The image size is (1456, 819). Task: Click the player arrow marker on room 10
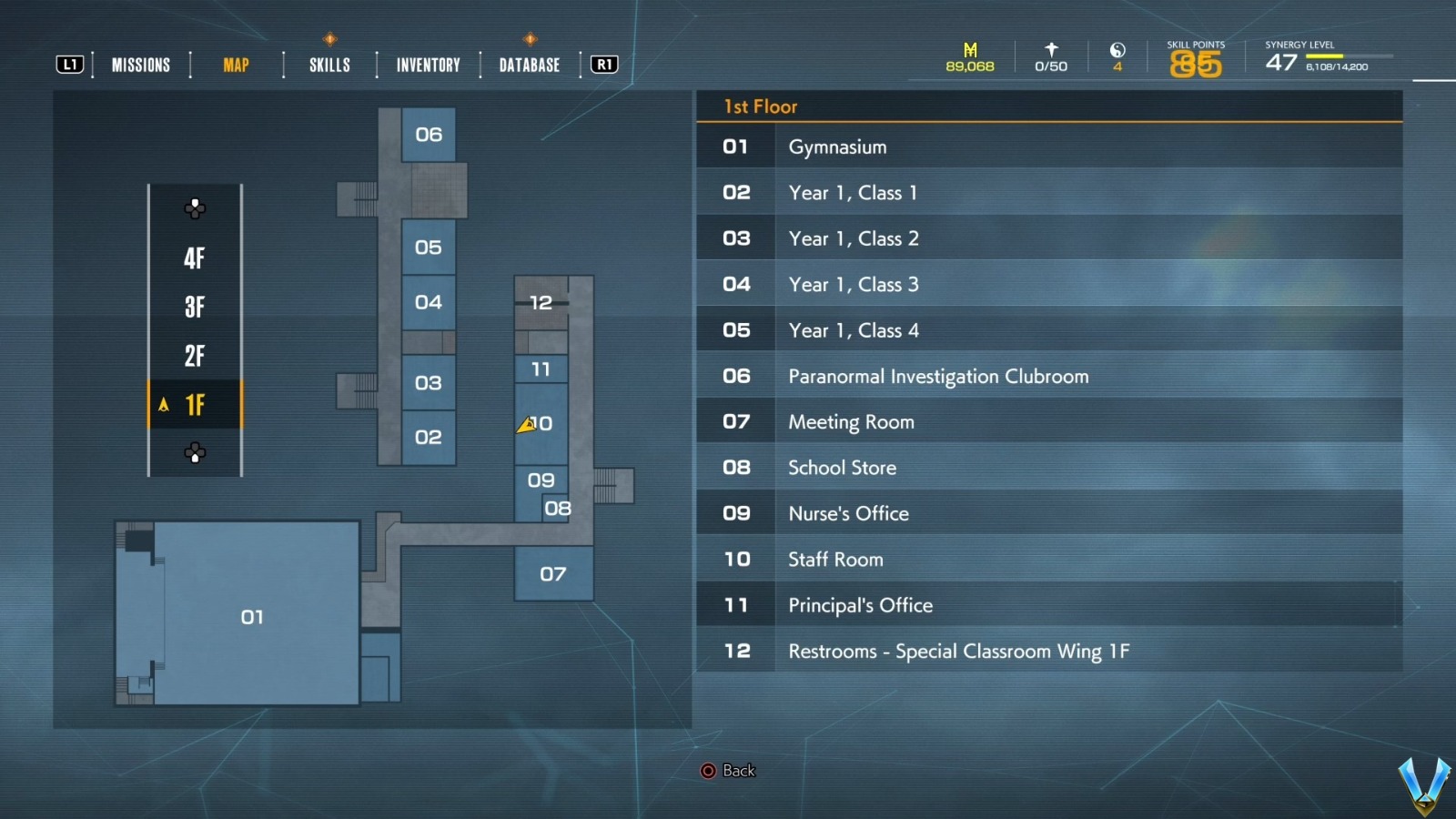526,424
